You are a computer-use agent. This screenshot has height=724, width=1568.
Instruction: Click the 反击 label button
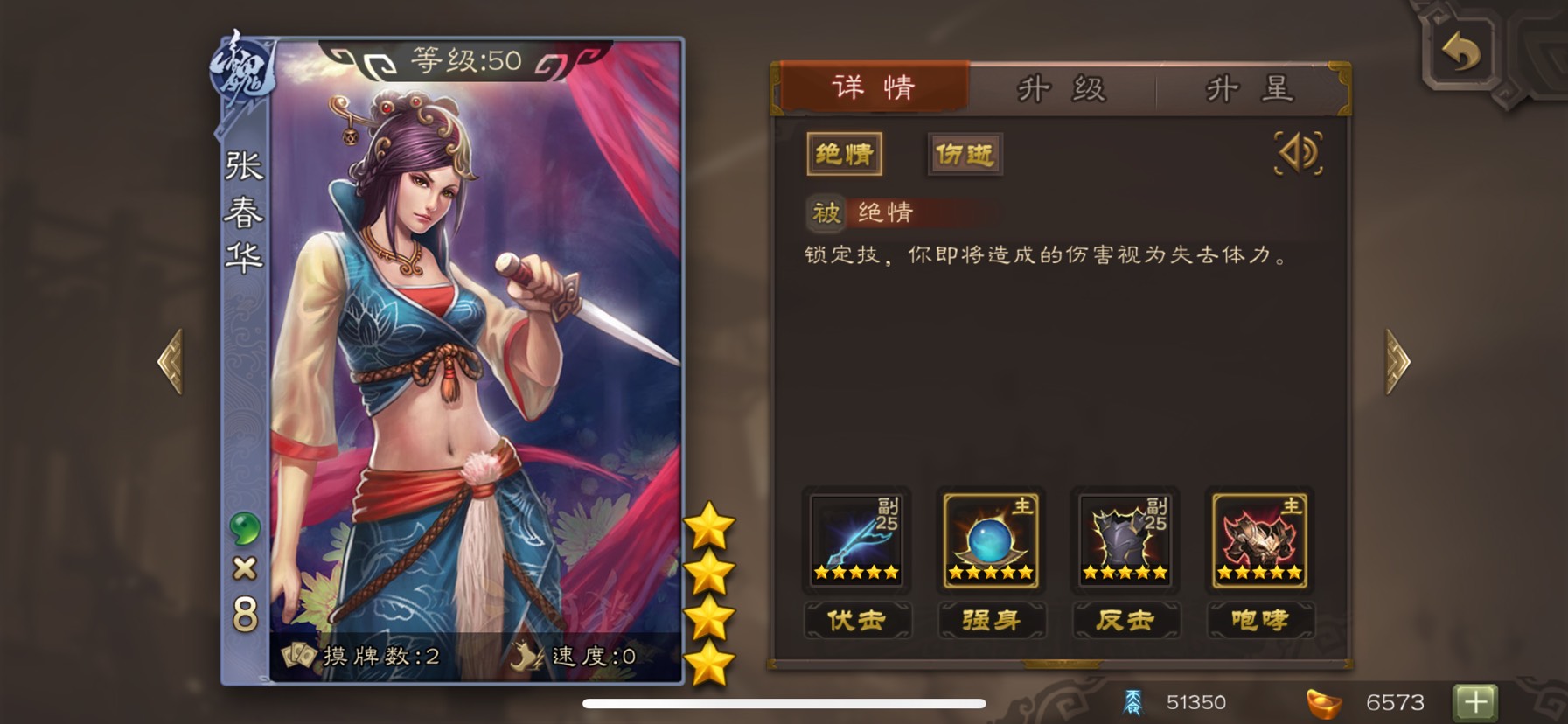tap(1125, 620)
